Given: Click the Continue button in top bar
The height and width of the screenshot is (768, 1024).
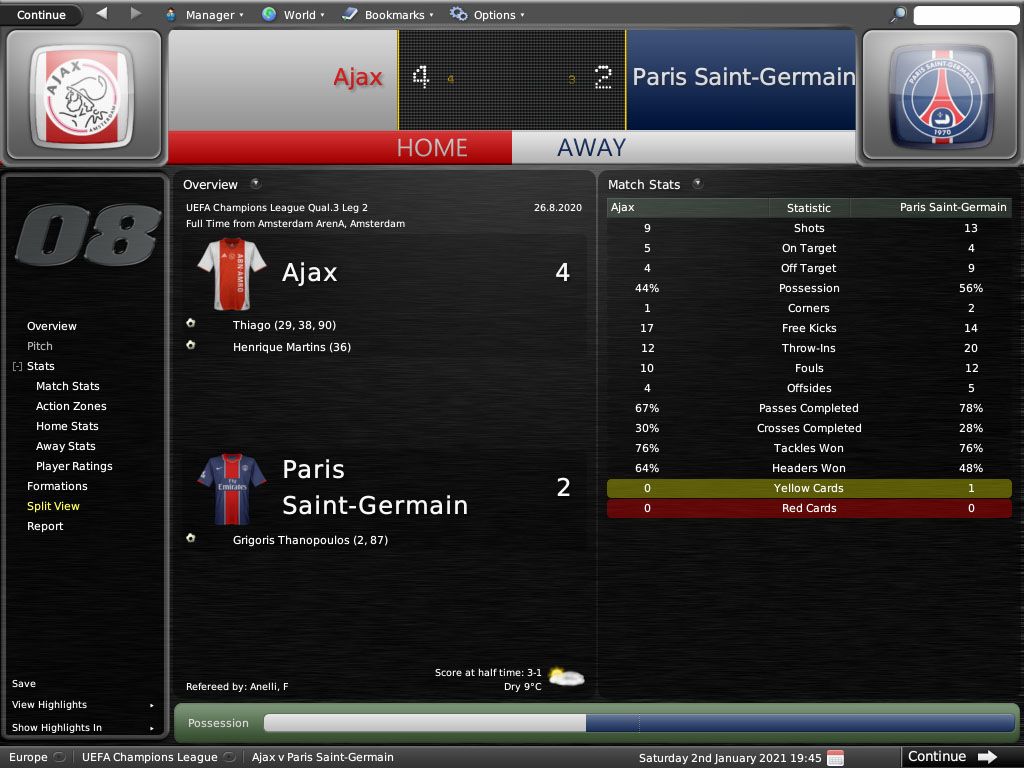Looking at the screenshot, I should click(42, 15).
